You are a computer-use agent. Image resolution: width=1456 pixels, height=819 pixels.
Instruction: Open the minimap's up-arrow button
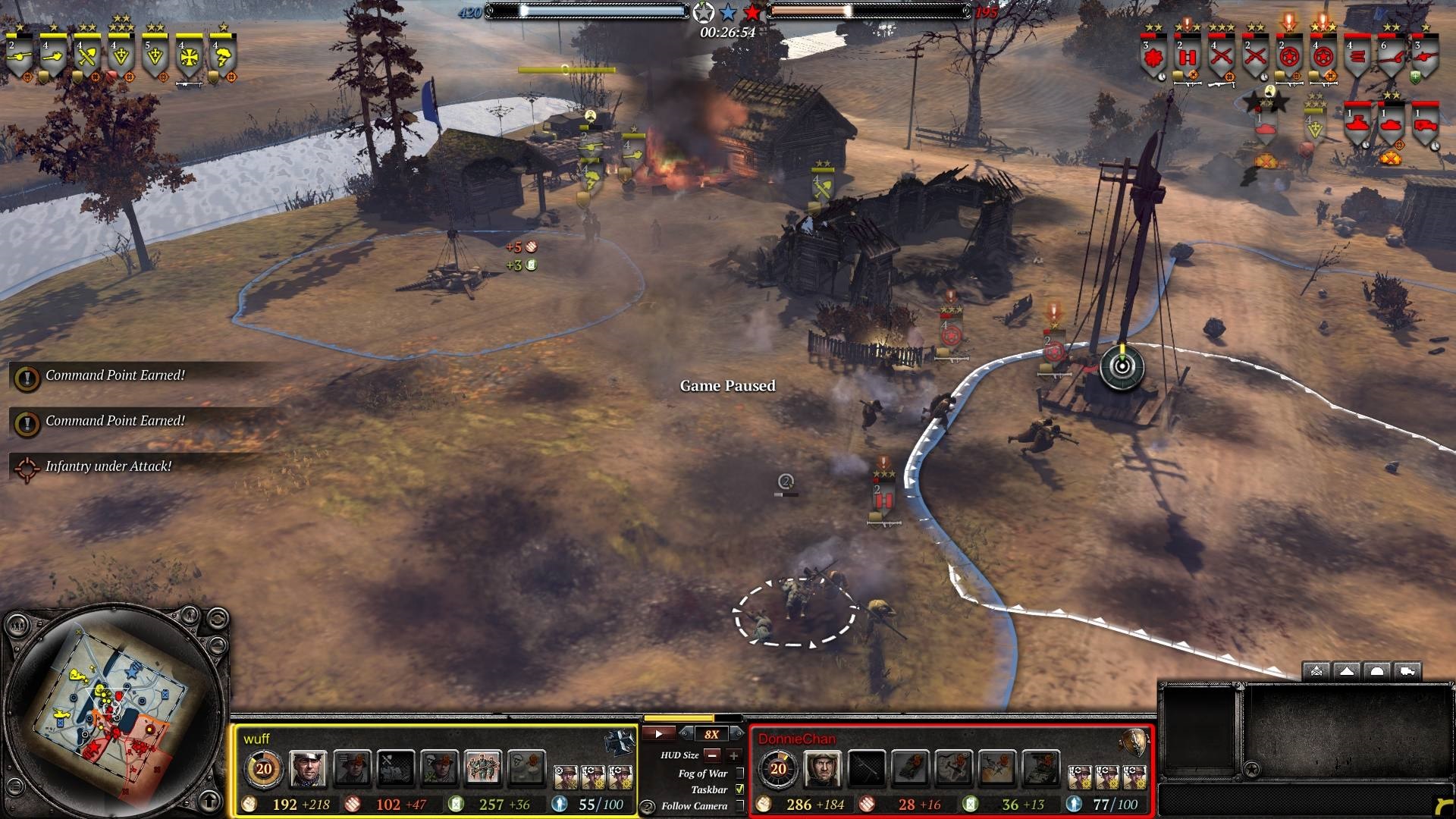(210, 800)
